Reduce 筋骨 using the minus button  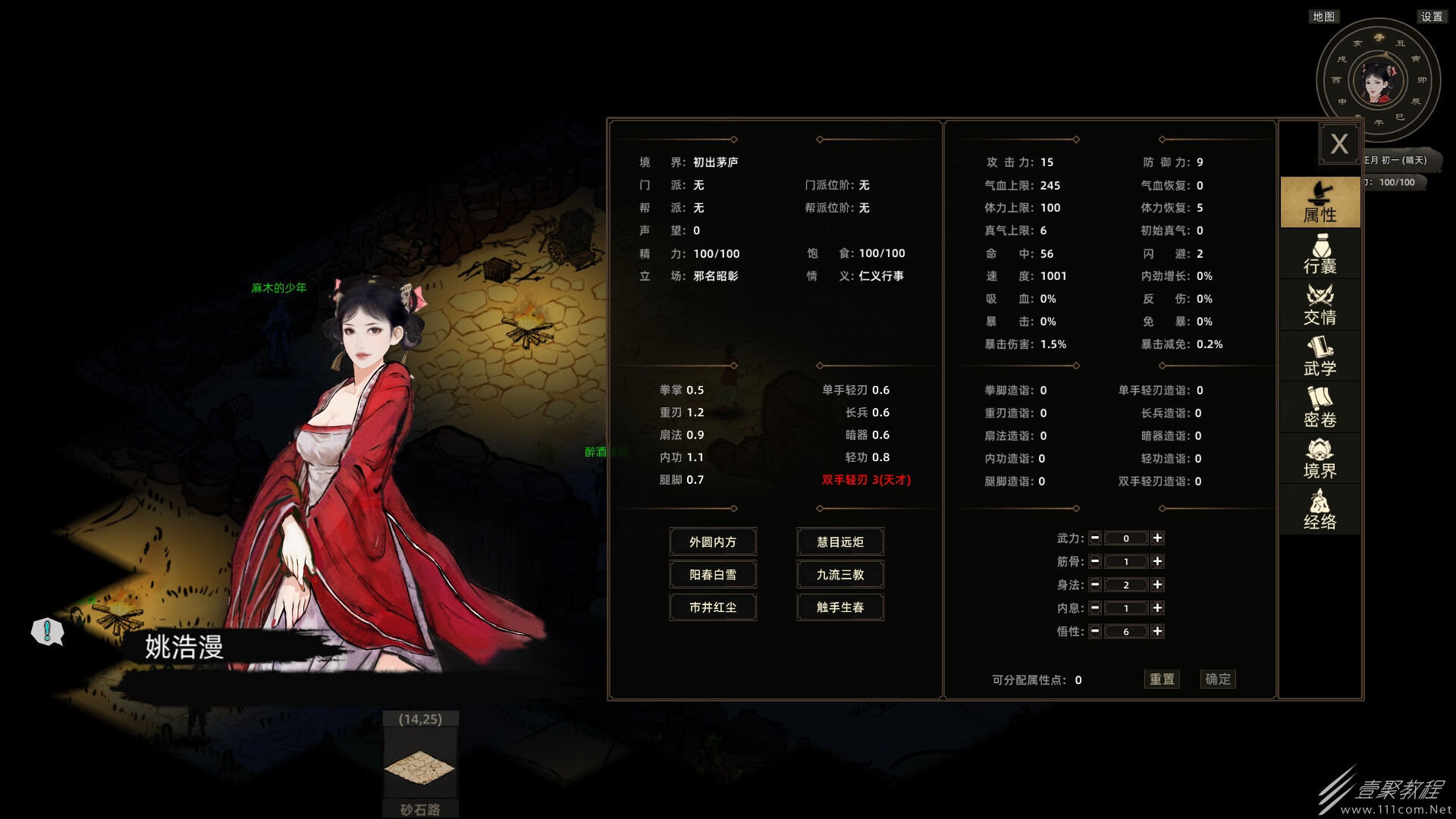coord(1095,562)
